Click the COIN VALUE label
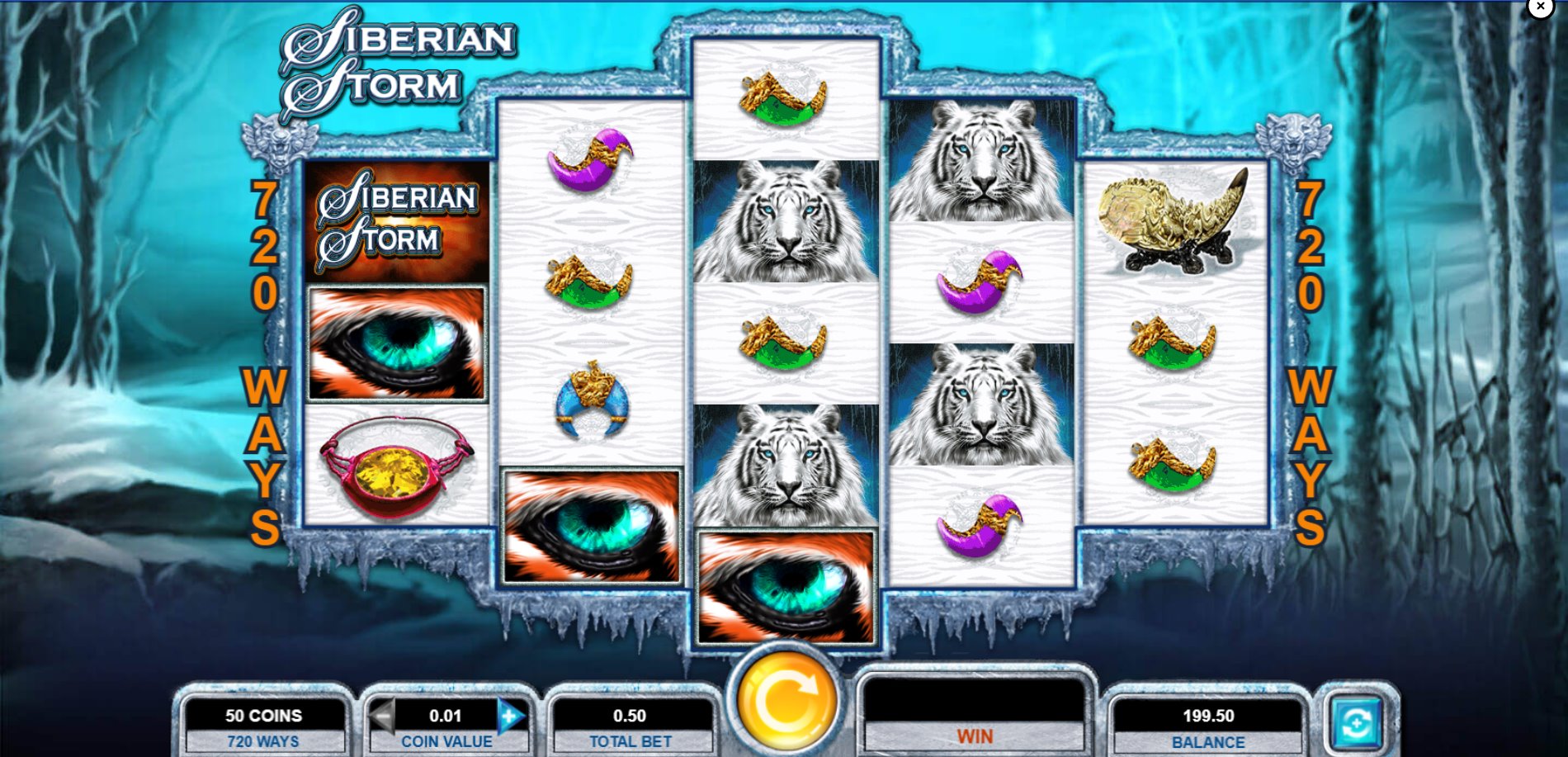 tap(449, 740)
